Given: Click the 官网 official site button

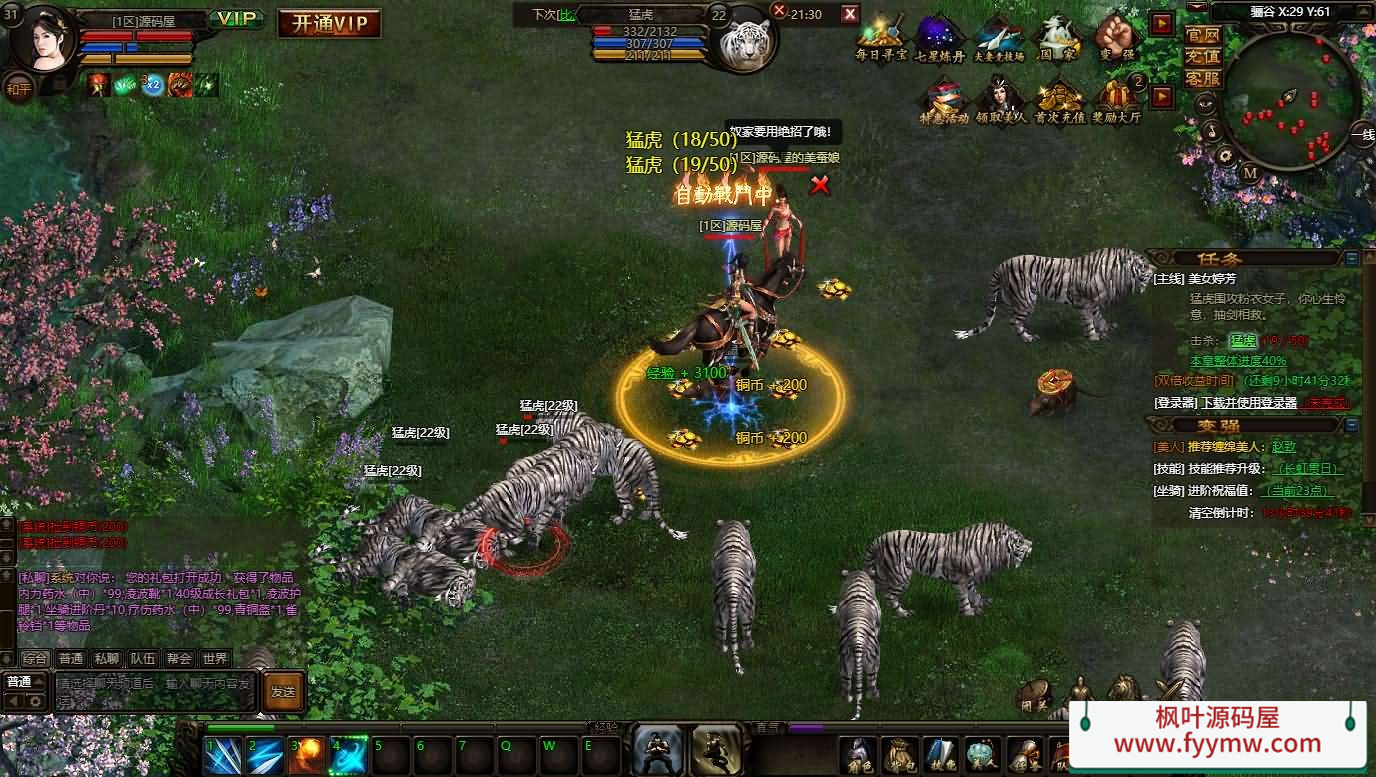Looking at the screenshot, I should tap(1202, 35).
